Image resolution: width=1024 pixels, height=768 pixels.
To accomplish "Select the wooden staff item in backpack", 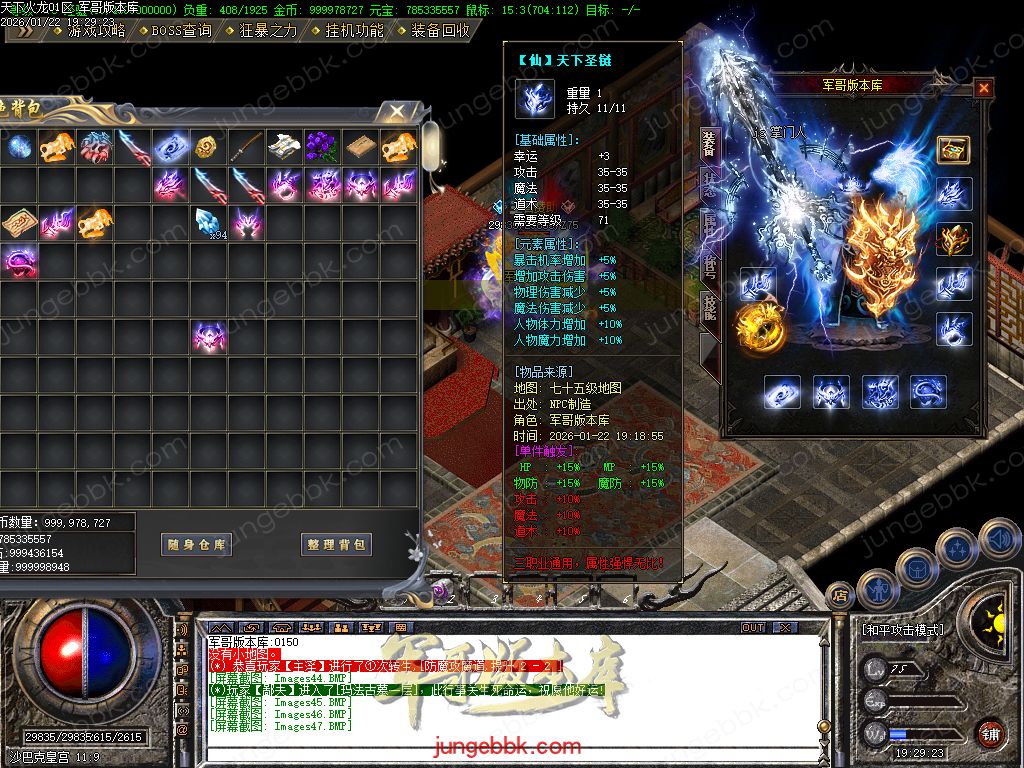I will (246, 146).
